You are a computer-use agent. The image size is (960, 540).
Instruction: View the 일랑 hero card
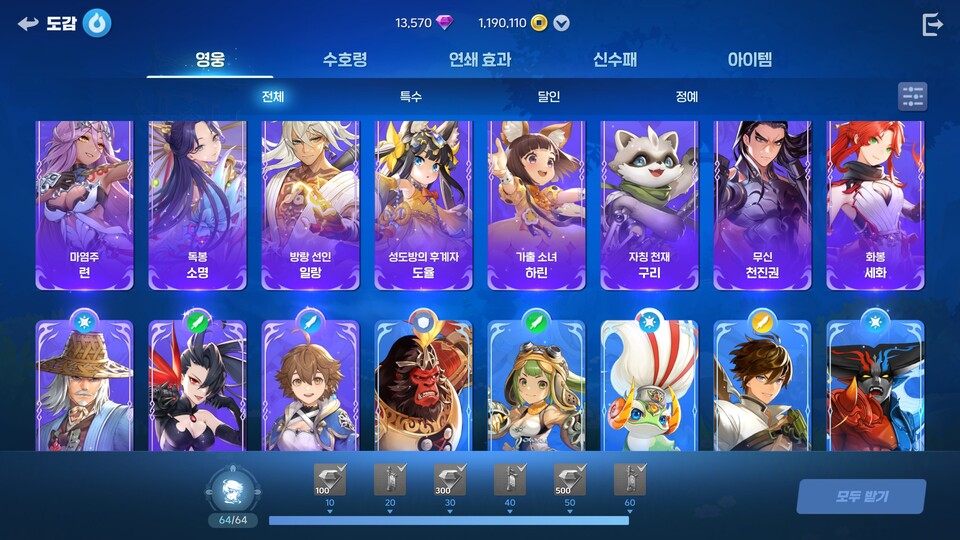click(311, 205)
